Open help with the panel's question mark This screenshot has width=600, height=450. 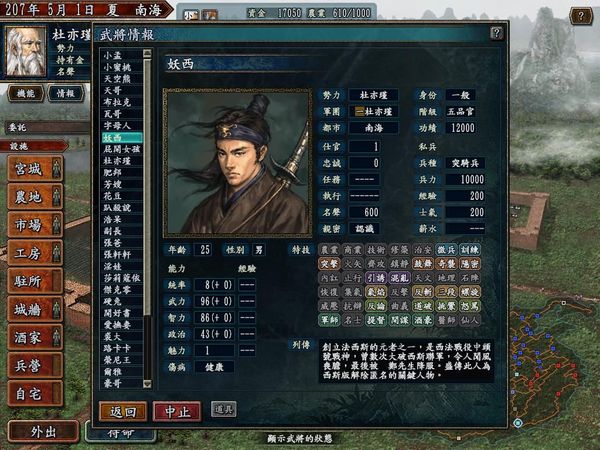496,32
